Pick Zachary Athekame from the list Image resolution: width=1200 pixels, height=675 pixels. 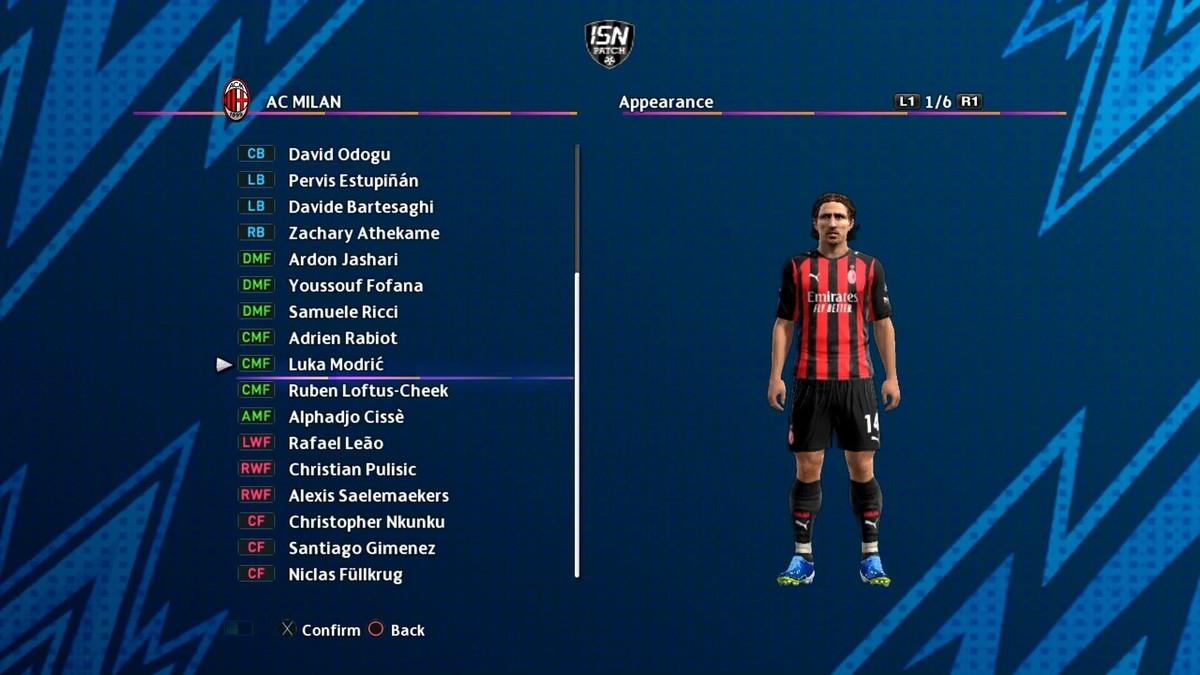[x=363, y=233]
